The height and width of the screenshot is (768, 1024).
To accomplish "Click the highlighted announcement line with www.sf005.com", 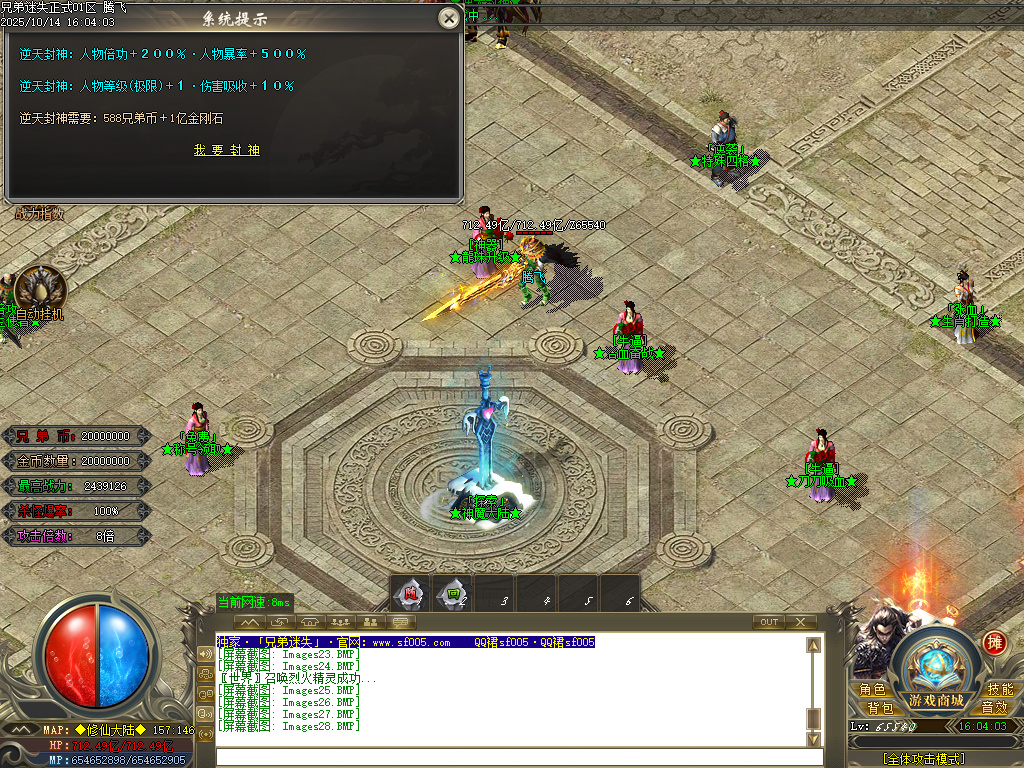I will pyautogui.click(x=406, y=642).
